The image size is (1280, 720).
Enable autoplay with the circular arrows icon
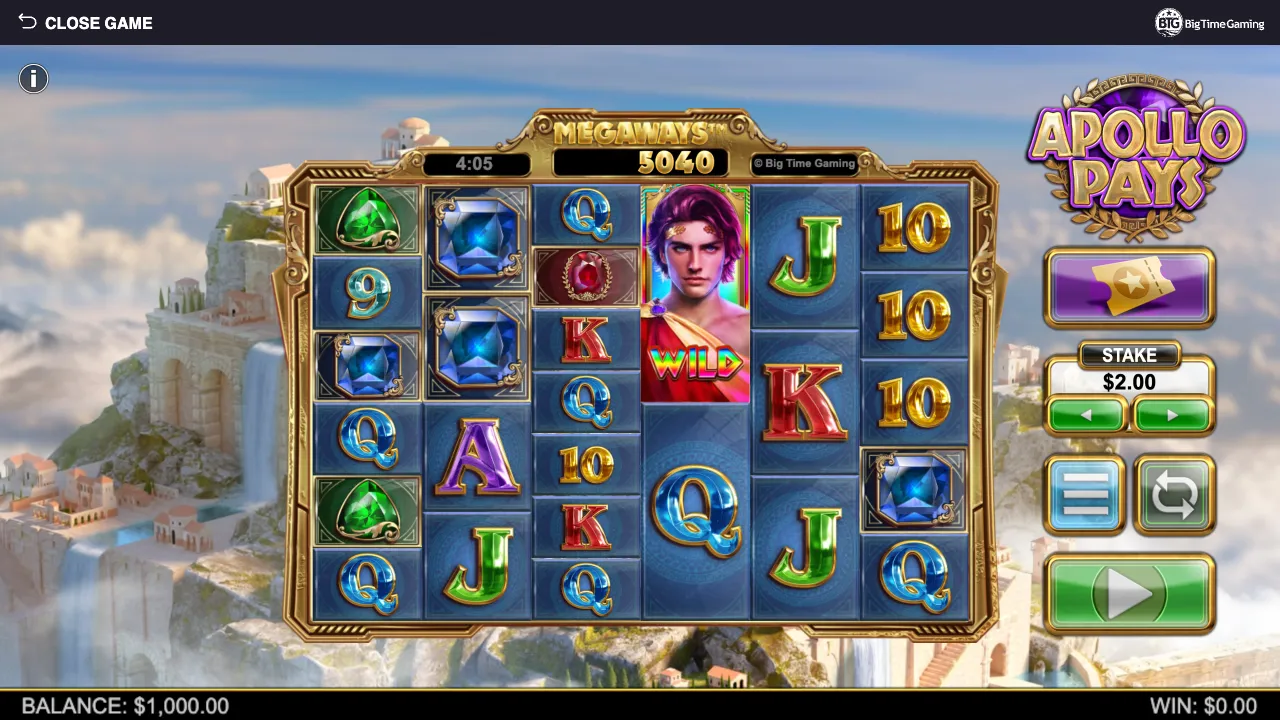[x=1175, y=494]
